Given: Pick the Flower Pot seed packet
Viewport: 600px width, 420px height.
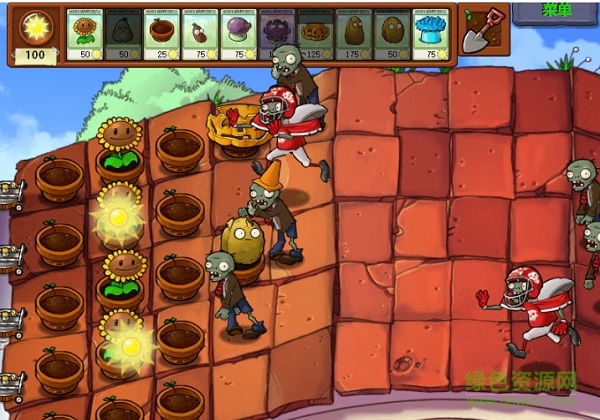Looking at the screenshot, I should pyautogui.click(x=162, y=36).
